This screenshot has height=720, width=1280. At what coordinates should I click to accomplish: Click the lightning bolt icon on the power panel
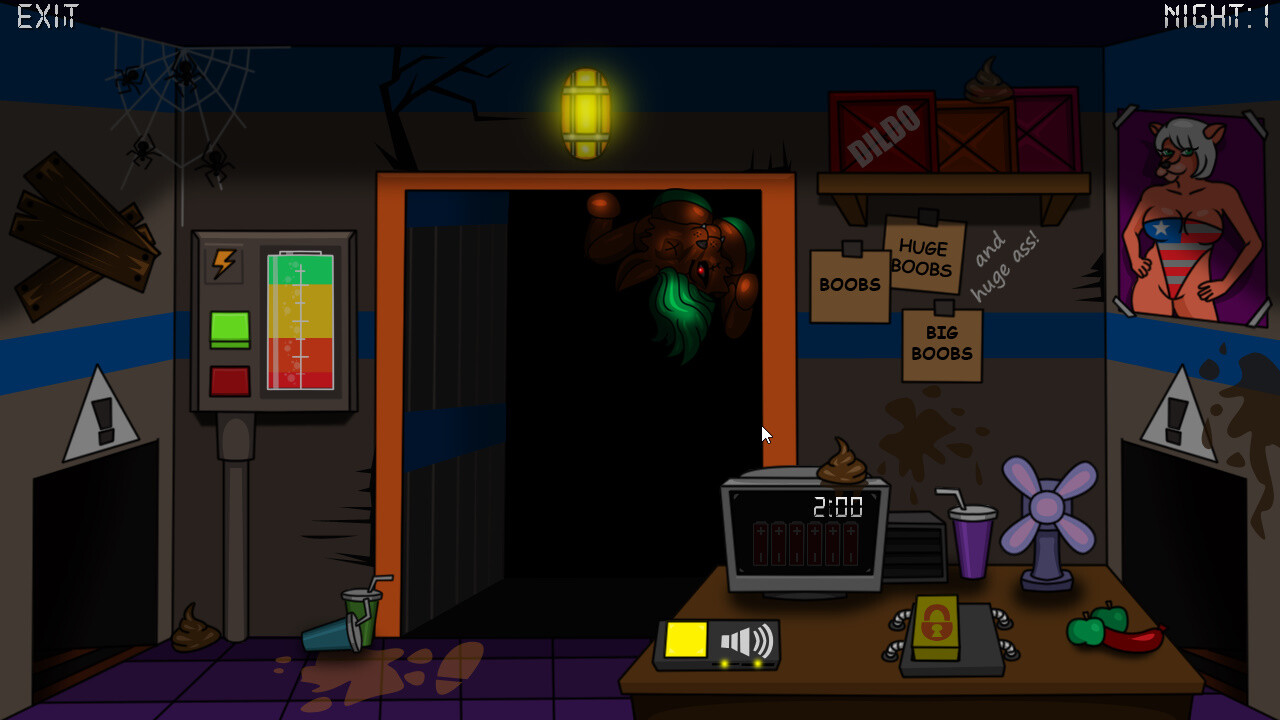pyautogui.click(x=222, y=263)
